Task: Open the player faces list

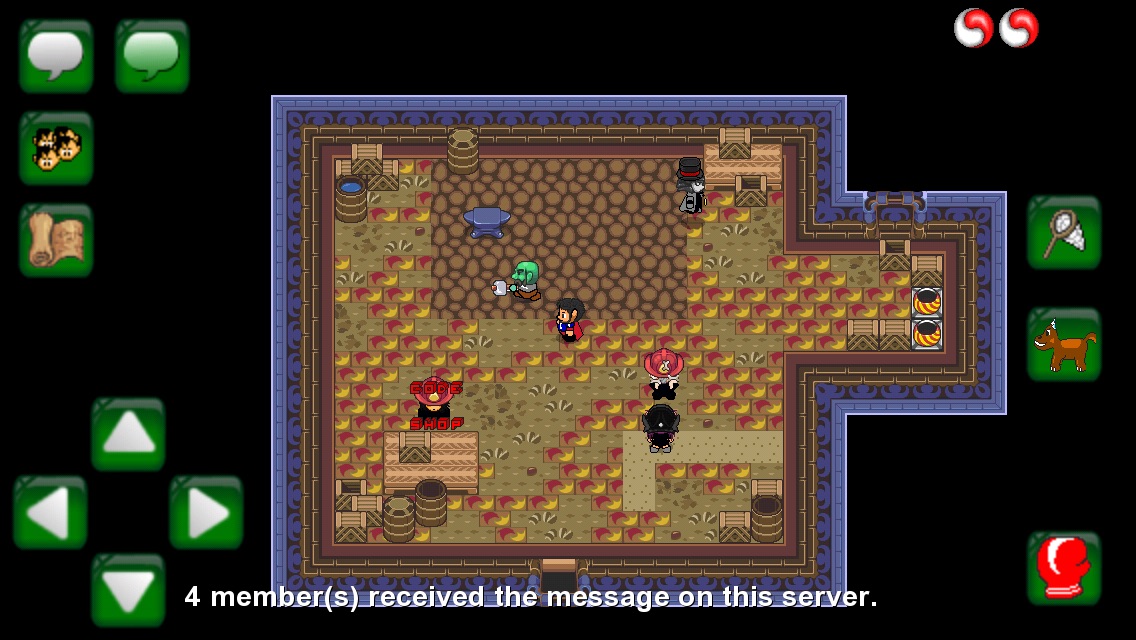Action: (56, 148)
